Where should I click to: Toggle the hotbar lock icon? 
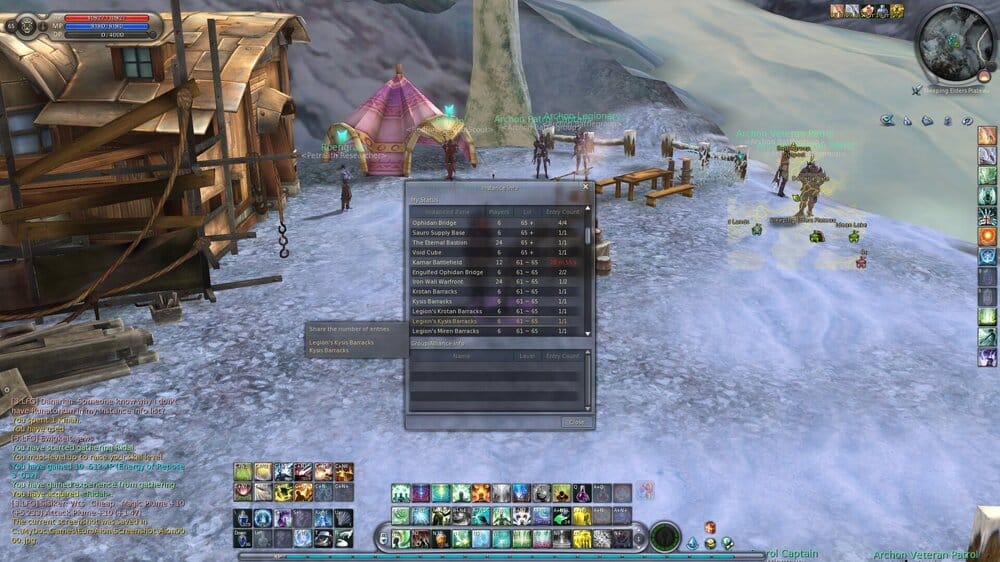[382, 539]
